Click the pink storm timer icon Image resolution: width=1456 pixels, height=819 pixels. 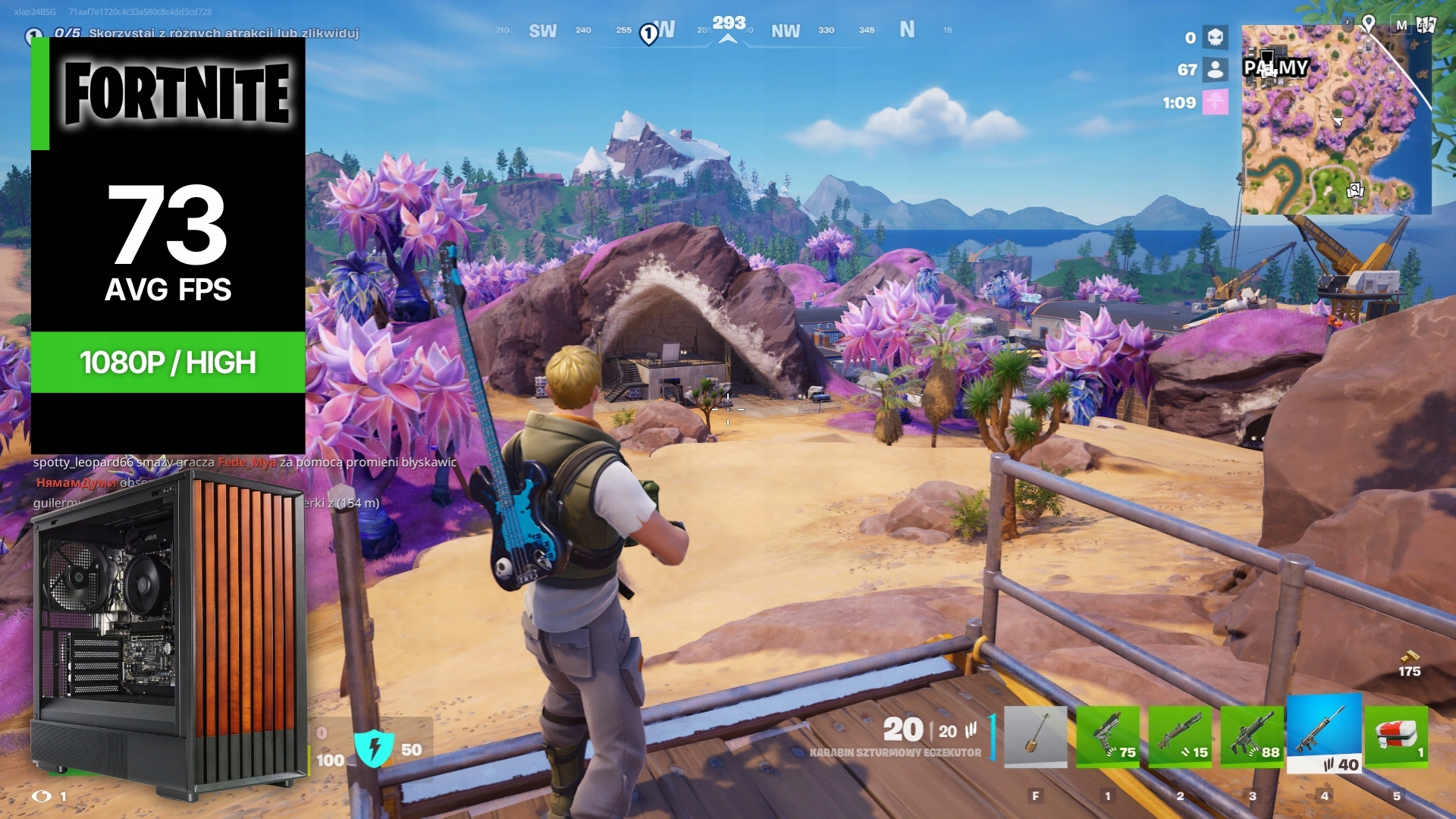1216,102
